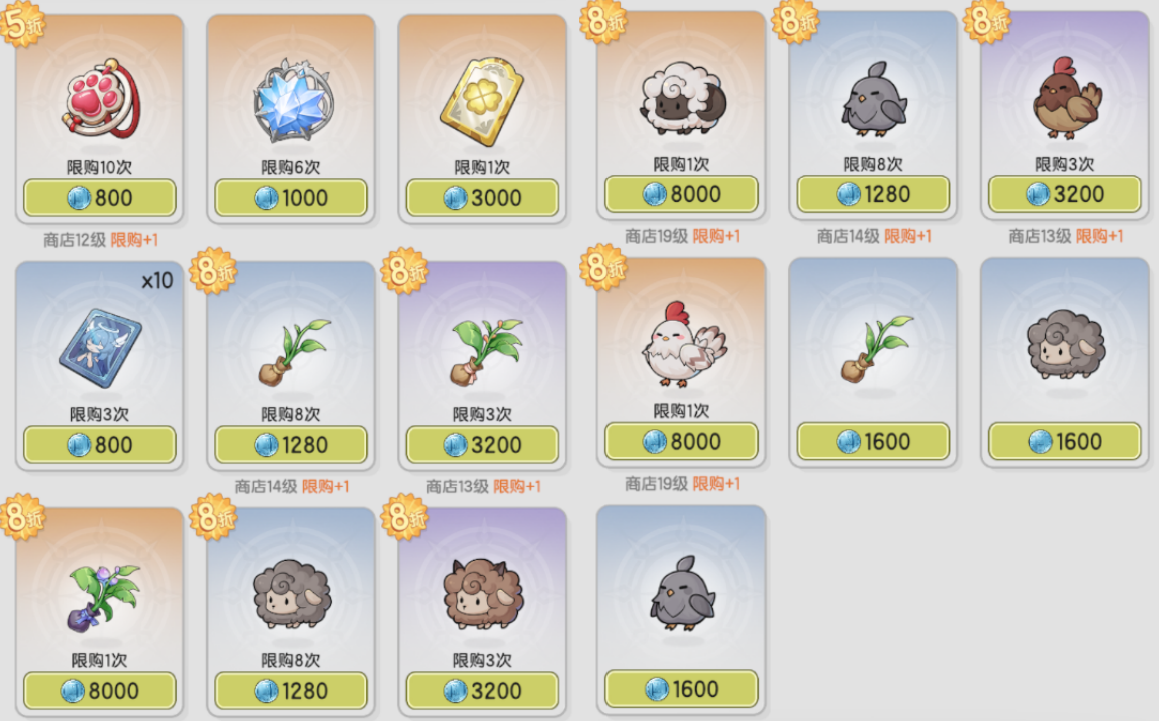Select the white chicken with red comb

pyautogui.click(x=681, y=345)
